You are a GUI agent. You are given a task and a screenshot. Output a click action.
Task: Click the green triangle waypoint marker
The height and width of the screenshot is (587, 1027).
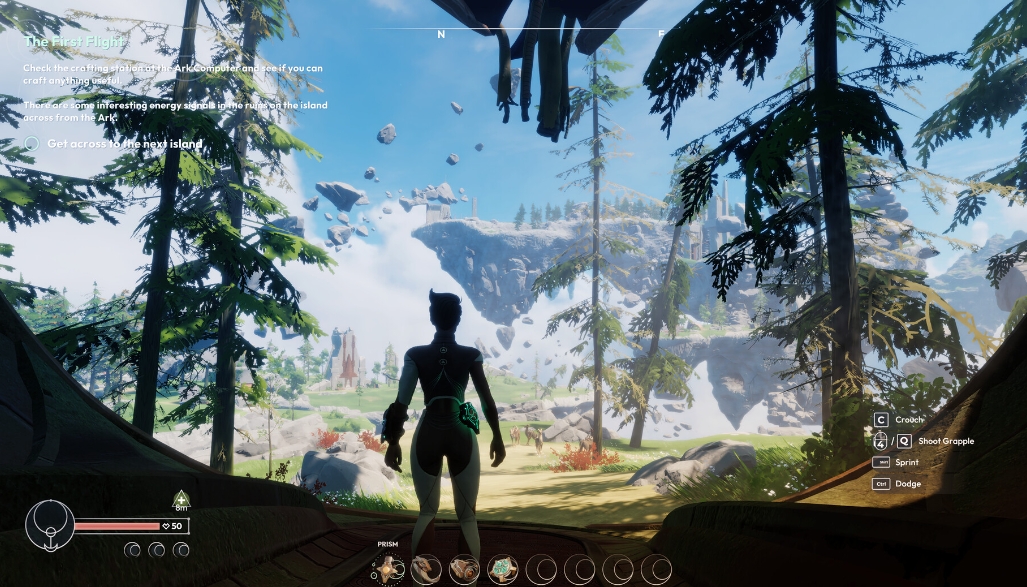[x=180, y=497]
